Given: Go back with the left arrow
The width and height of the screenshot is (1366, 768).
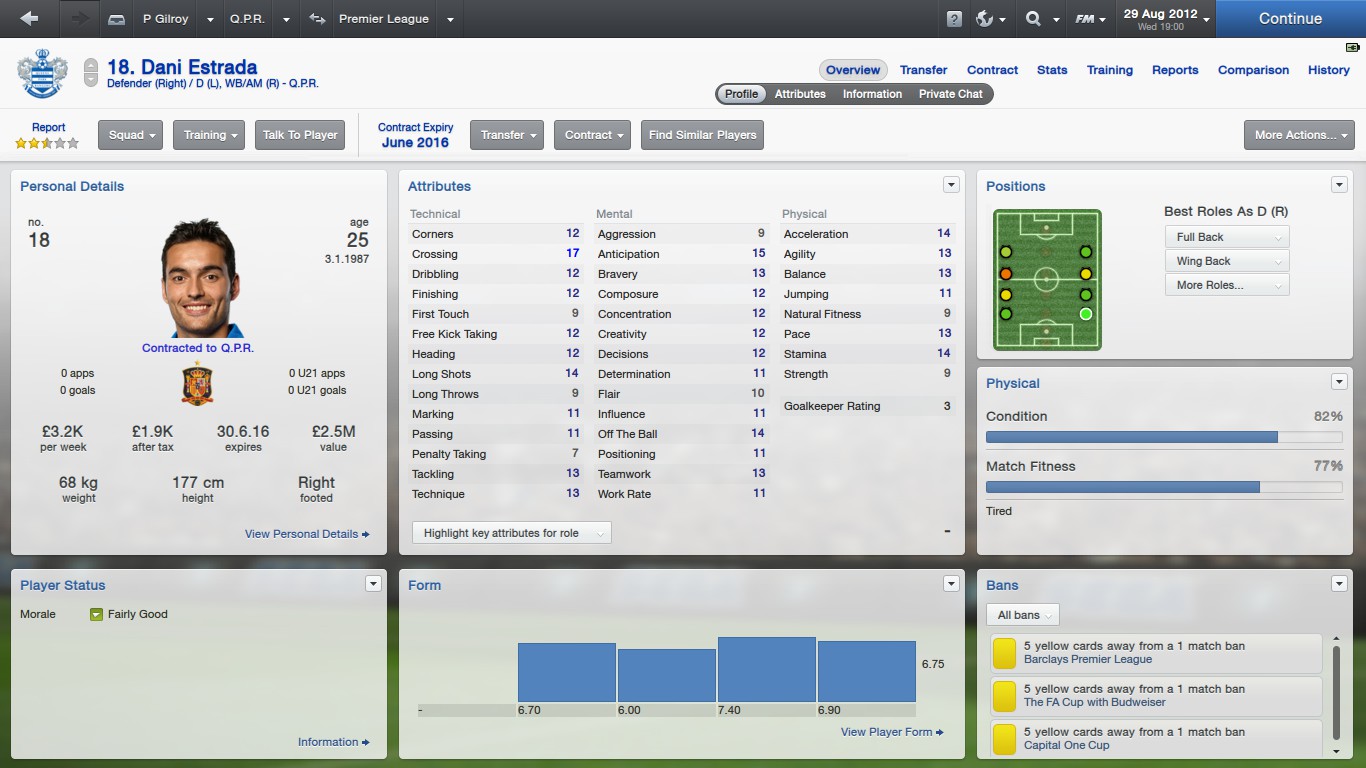Looking at the screenshot, I should pos(29,18).
